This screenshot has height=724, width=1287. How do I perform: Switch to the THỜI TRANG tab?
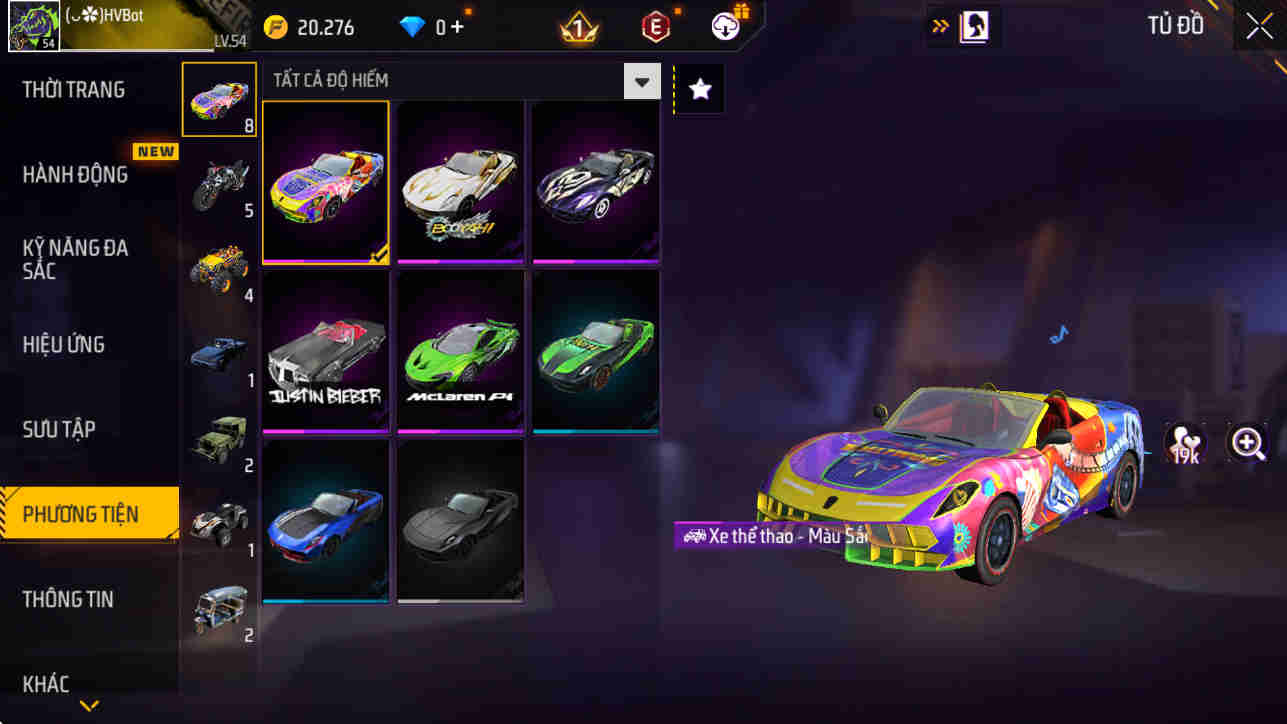(x=73, y=89)
